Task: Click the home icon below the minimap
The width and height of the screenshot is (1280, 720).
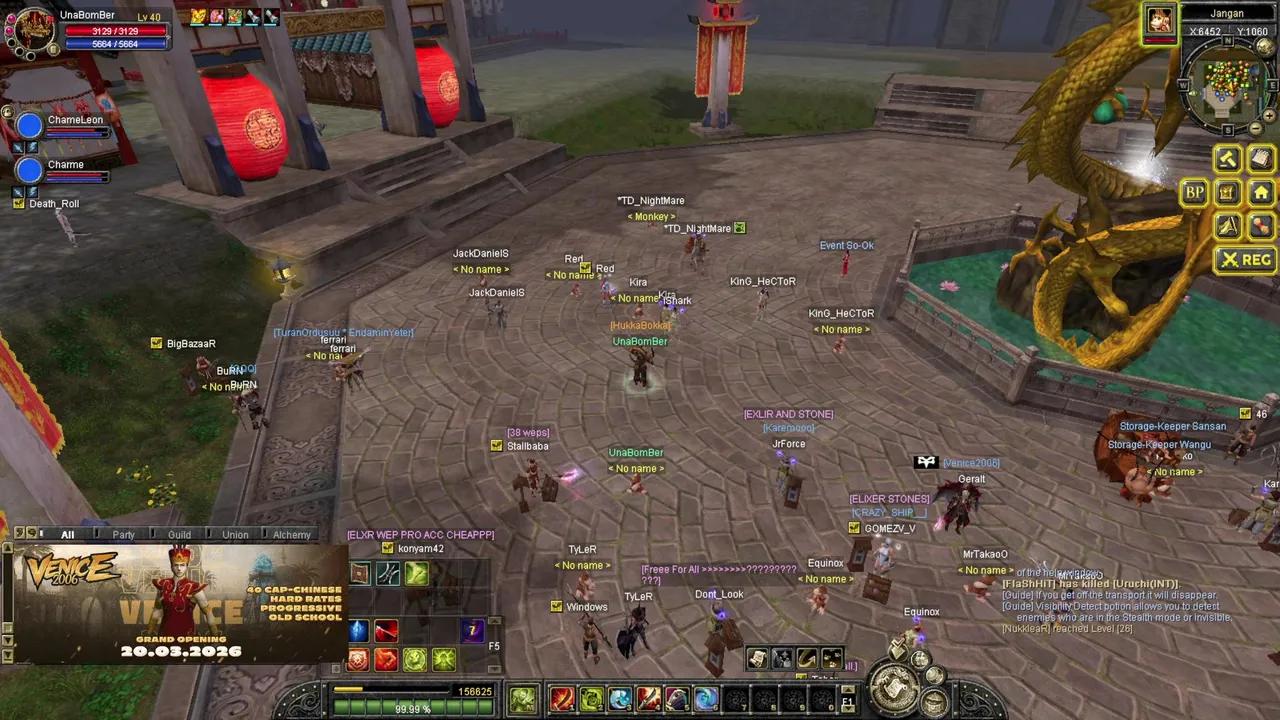Action: [x=1262, y=192]
